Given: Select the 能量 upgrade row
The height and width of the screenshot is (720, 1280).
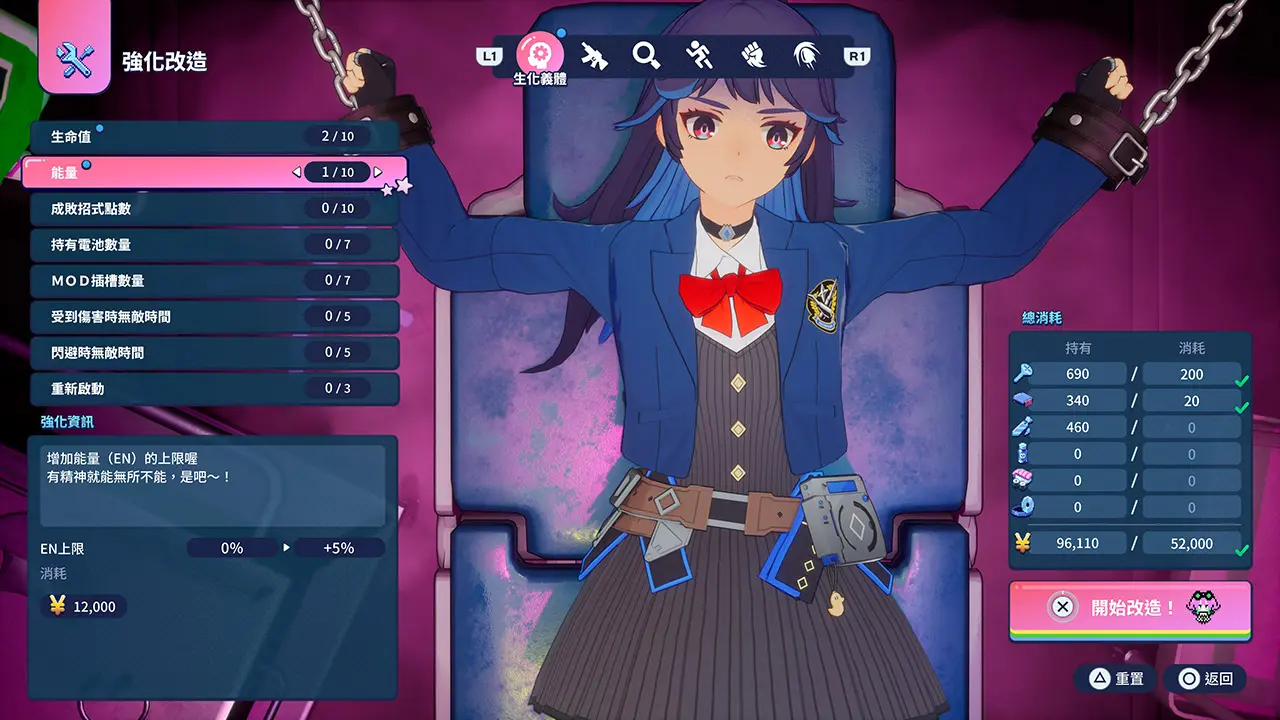Looking at the screenshot, I should click(214, 173).
